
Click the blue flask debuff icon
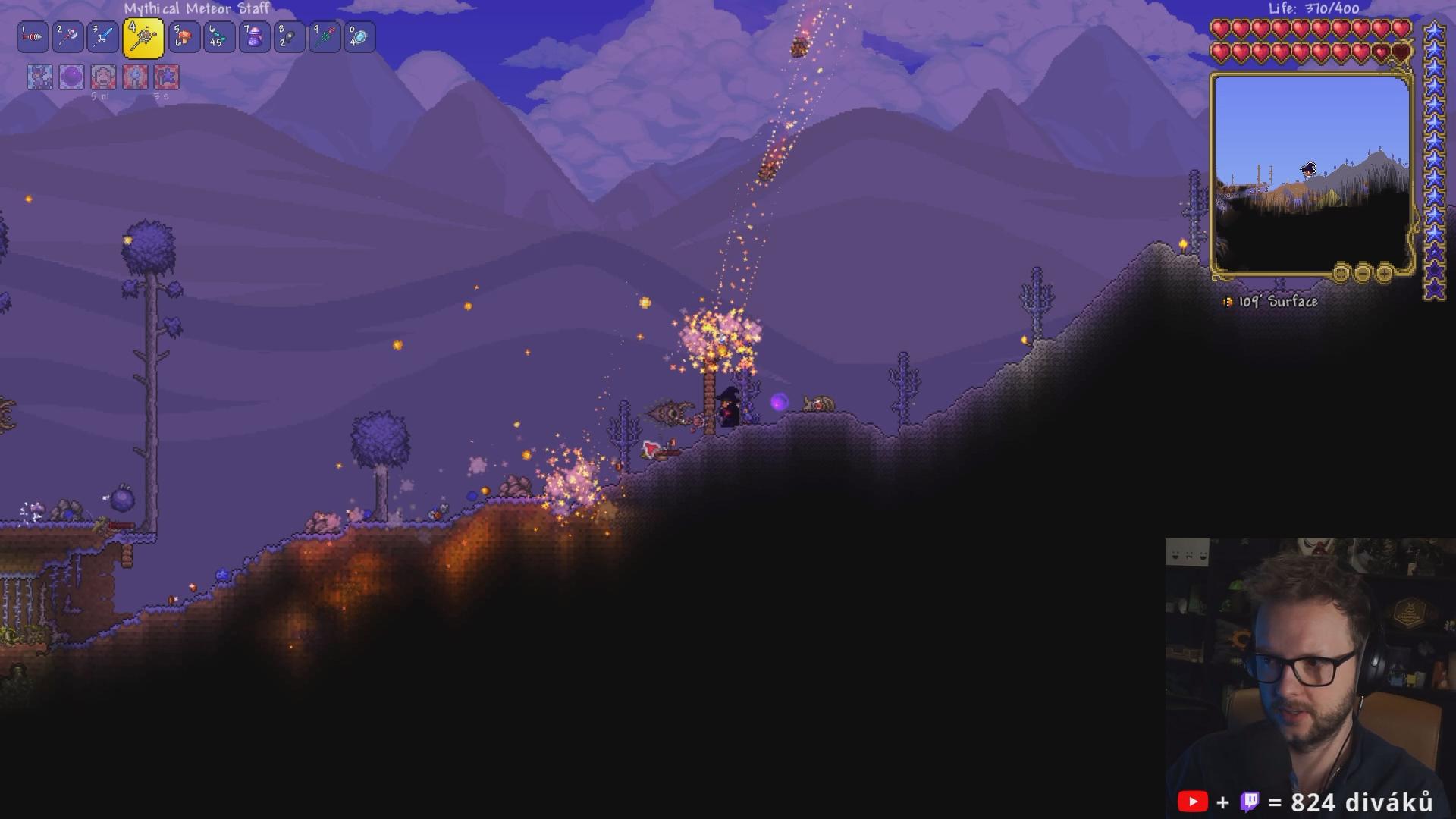pos(135,77)
